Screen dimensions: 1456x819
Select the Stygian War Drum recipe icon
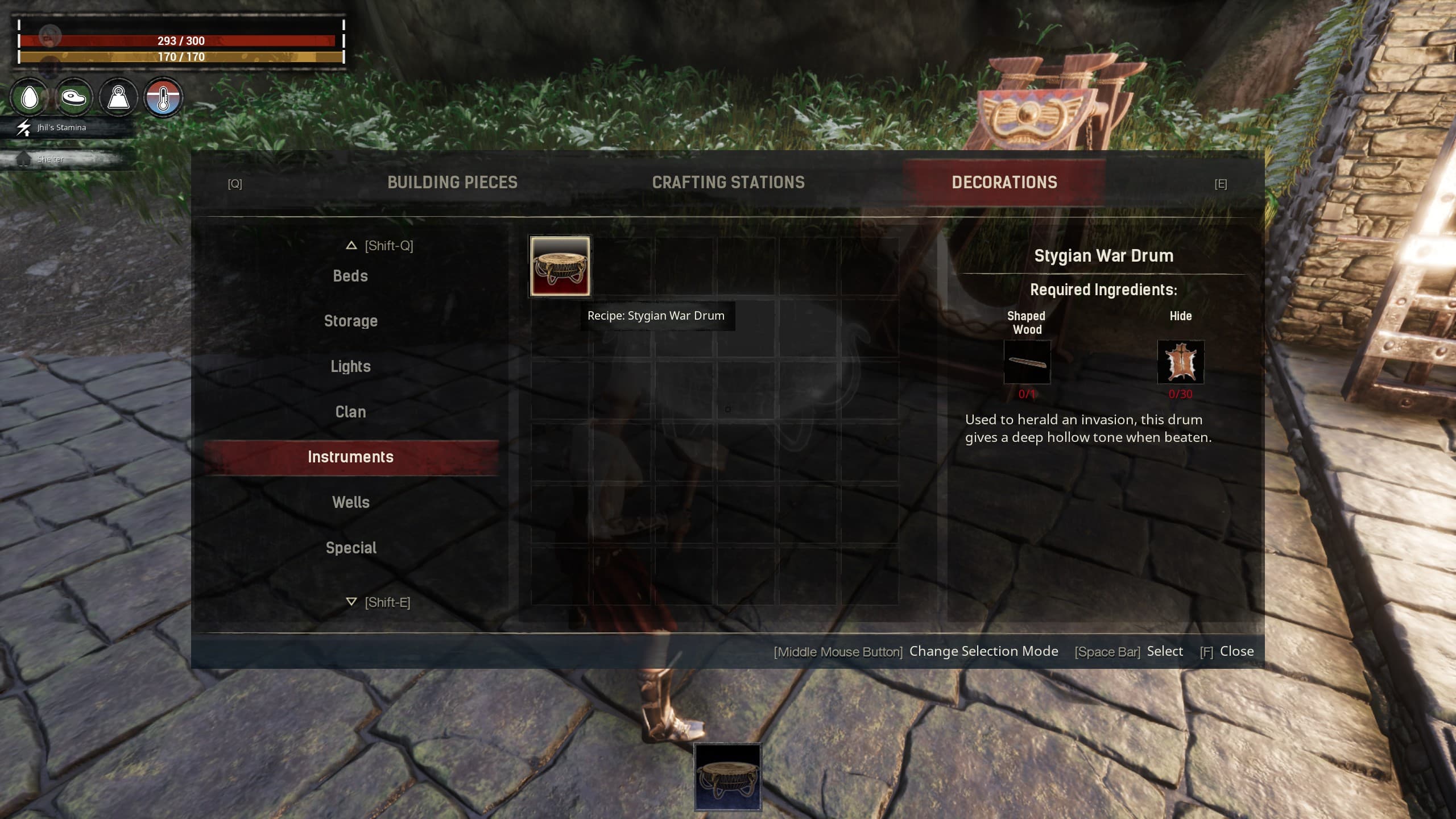pyautogui.click(x=559, y=266)
